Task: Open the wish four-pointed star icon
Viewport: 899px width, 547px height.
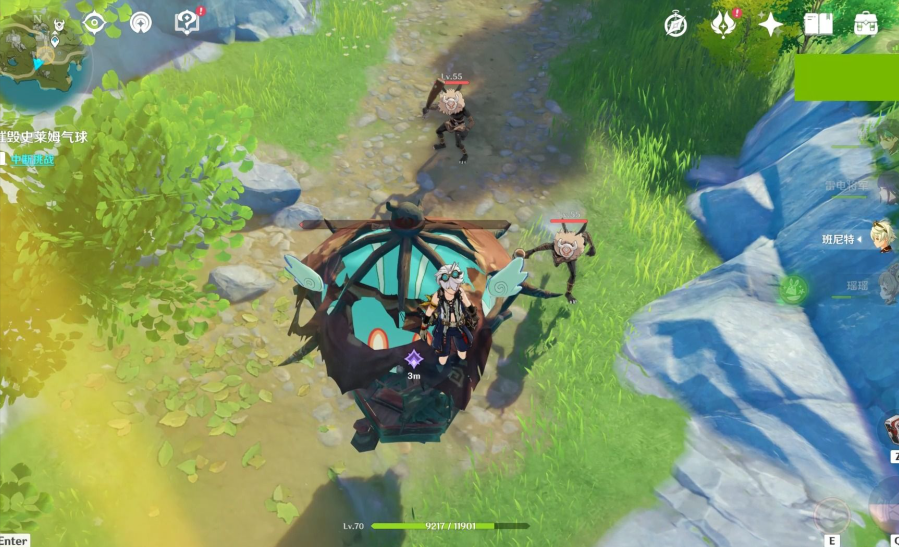Action: (x=770, y=25)
